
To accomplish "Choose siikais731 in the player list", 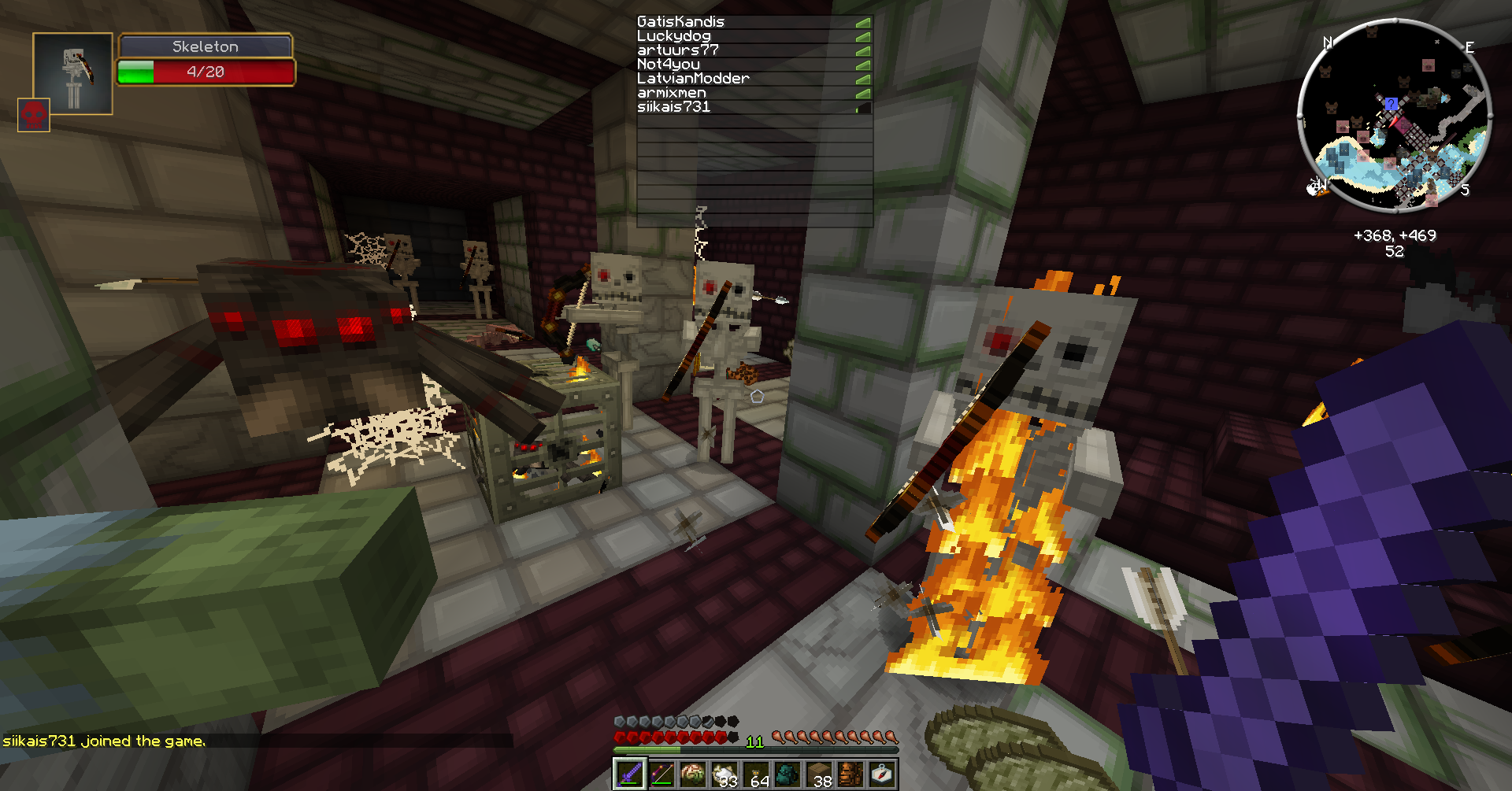I will [674, 107].
